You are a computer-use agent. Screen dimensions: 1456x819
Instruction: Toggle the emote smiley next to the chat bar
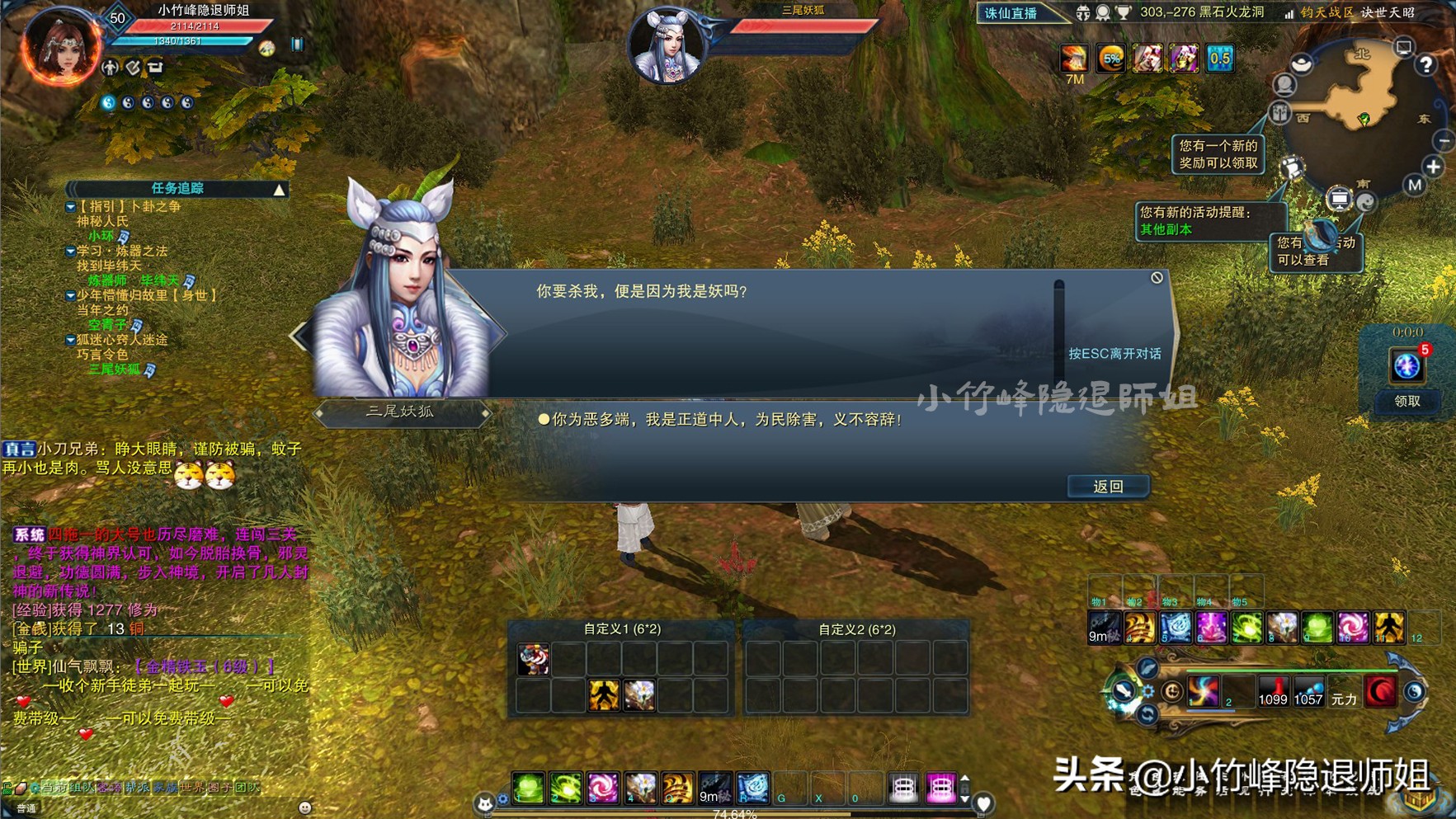[x=304, y=807]
